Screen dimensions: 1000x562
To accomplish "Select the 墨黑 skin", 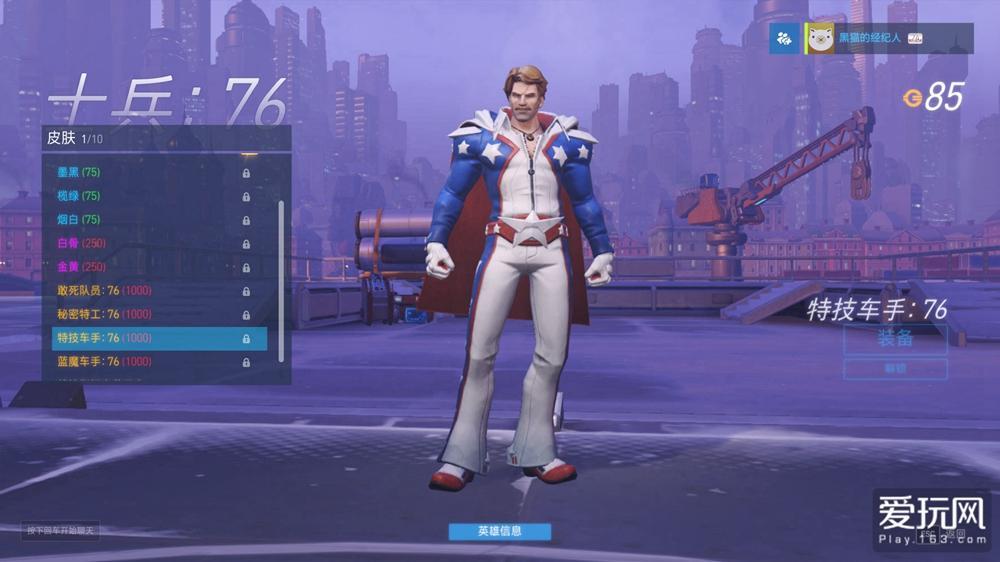I will (150, 172).
